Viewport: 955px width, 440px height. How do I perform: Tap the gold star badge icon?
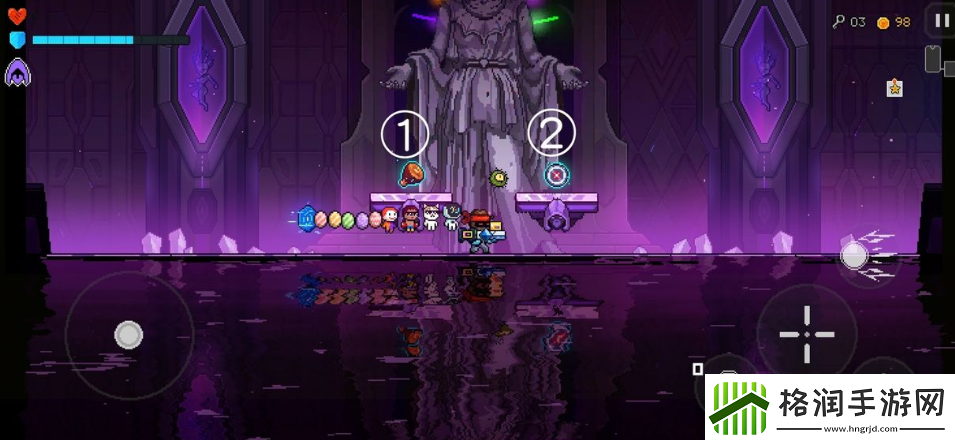(x=894, y=88)
